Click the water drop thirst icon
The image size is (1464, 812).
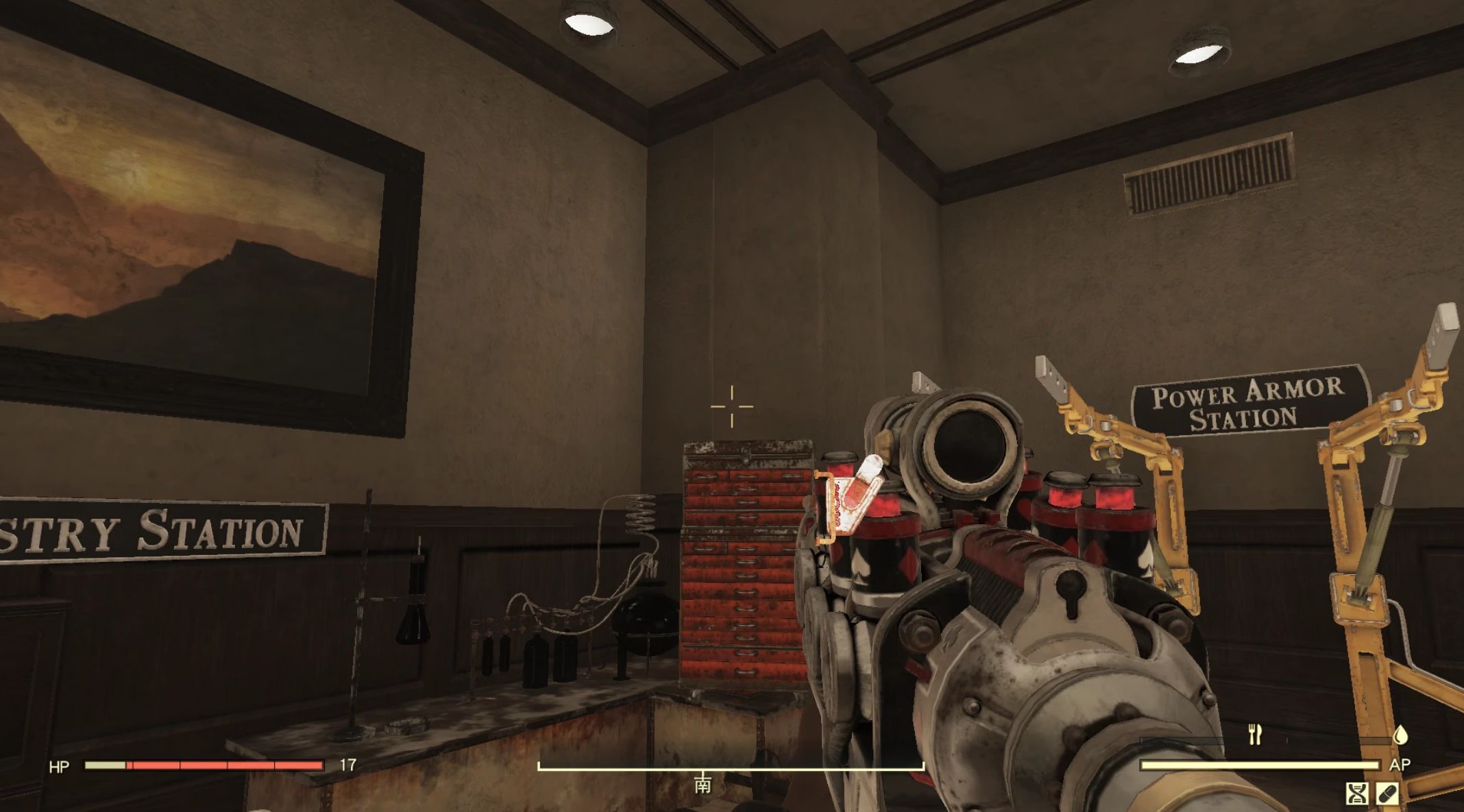pyautogui.click(x=1400, y=734)
